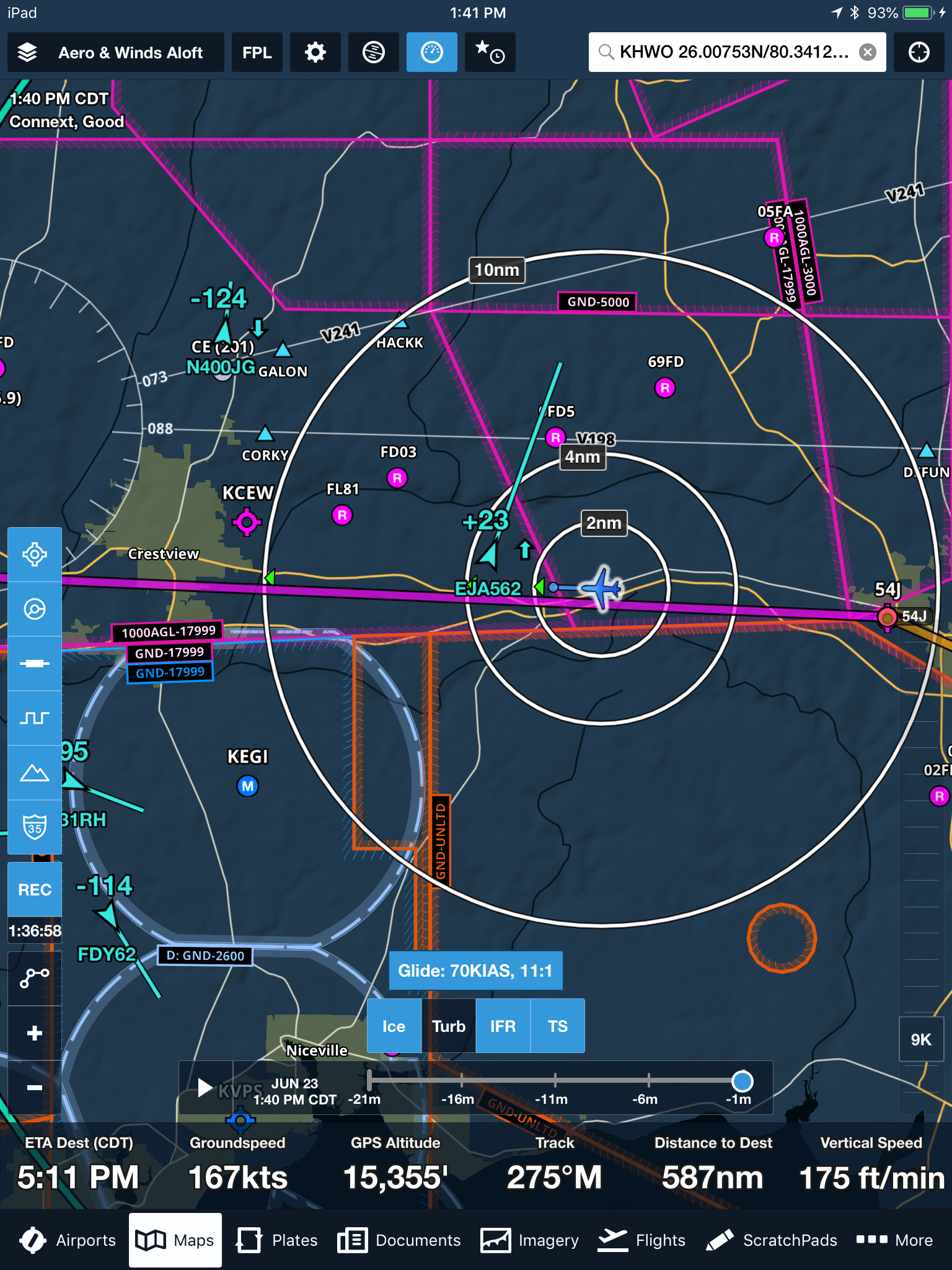Zoom out with the minus button
952x1270 pixels.
tap(35, 1087)
